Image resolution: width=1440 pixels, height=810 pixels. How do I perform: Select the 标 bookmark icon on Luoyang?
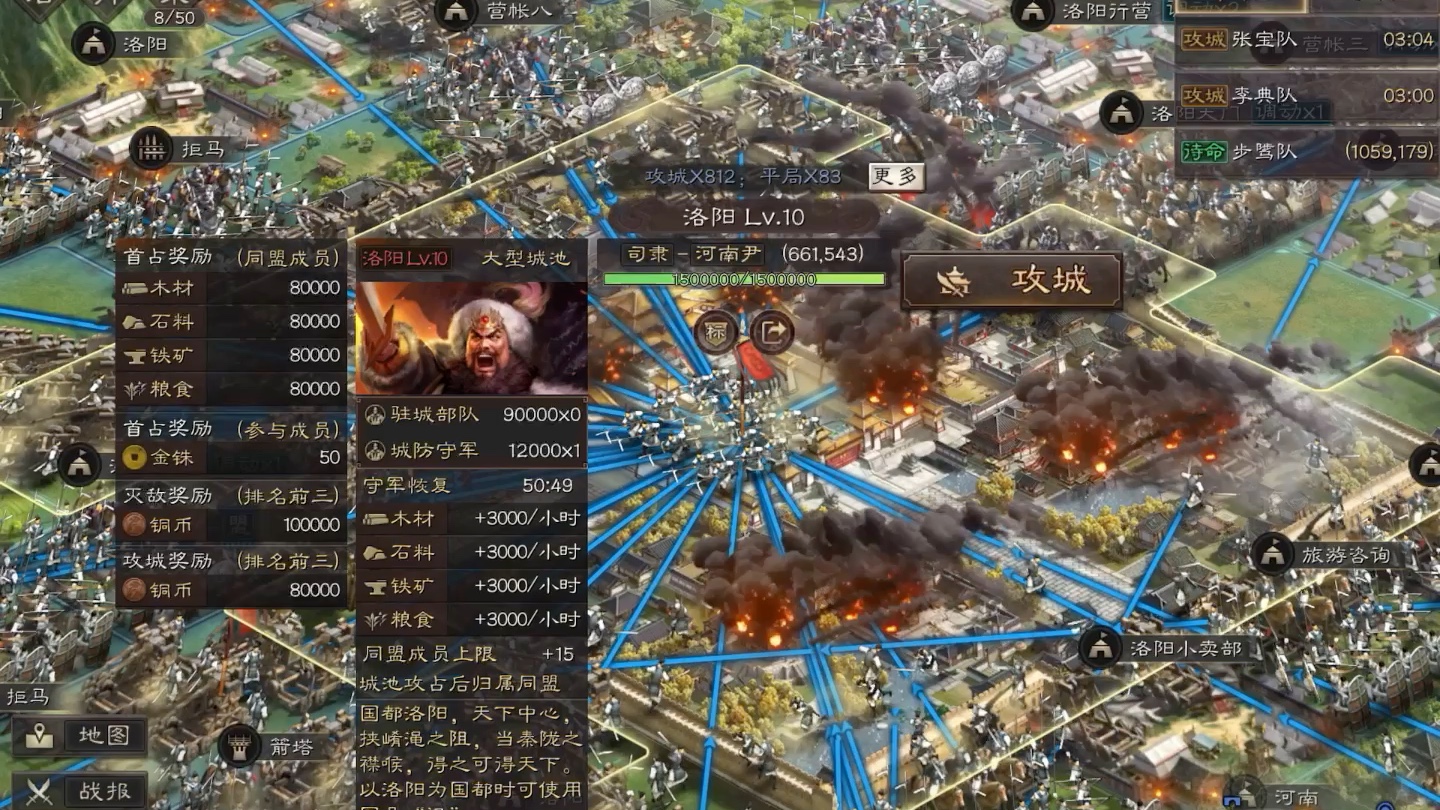click(x=716, y=333)
